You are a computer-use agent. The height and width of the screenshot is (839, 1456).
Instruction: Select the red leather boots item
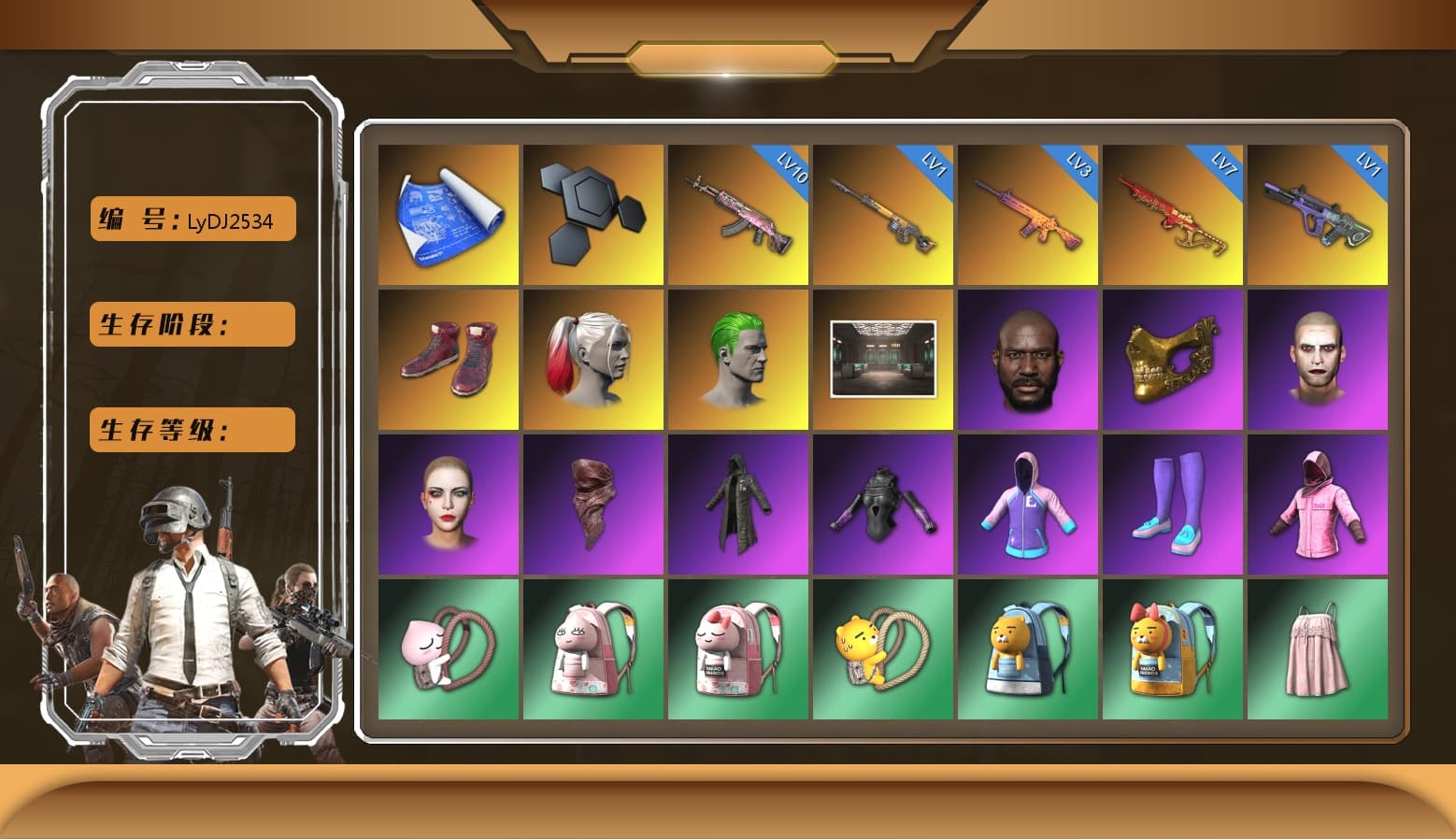[x=446, y=360]
